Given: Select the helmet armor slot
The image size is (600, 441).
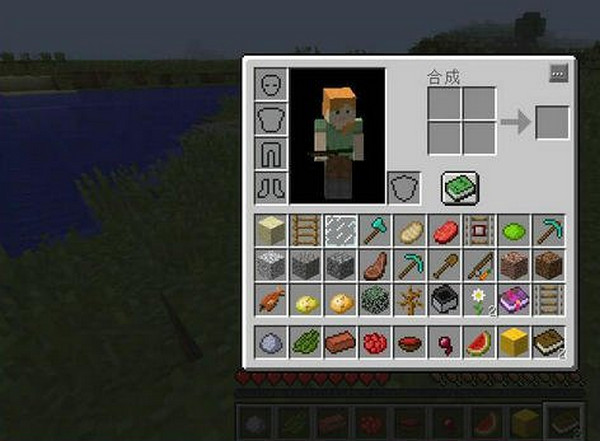Looking at the screenshot, I should [x=272, y=85].
